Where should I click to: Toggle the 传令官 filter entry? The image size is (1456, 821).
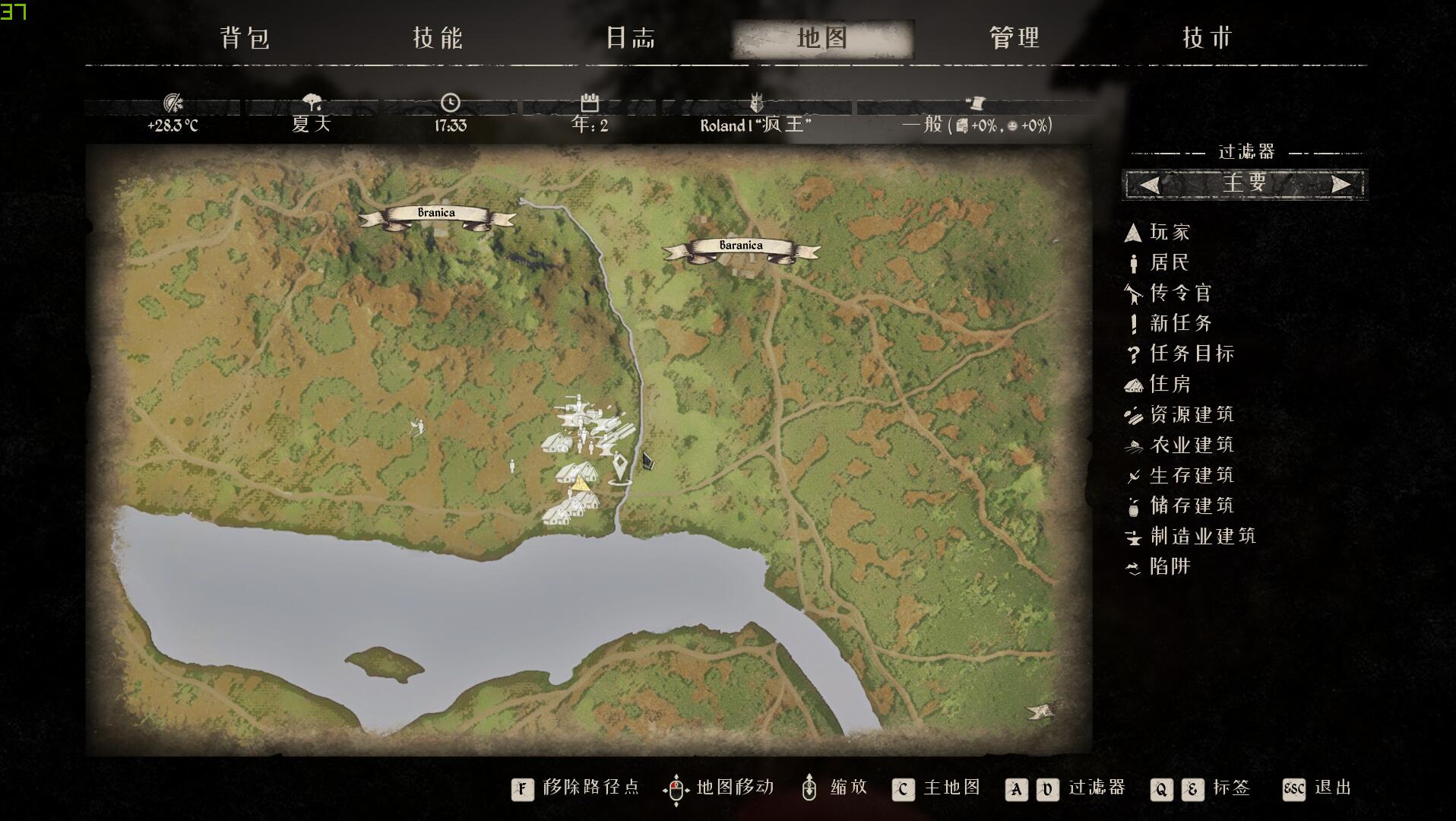(x=1179, y=293)
